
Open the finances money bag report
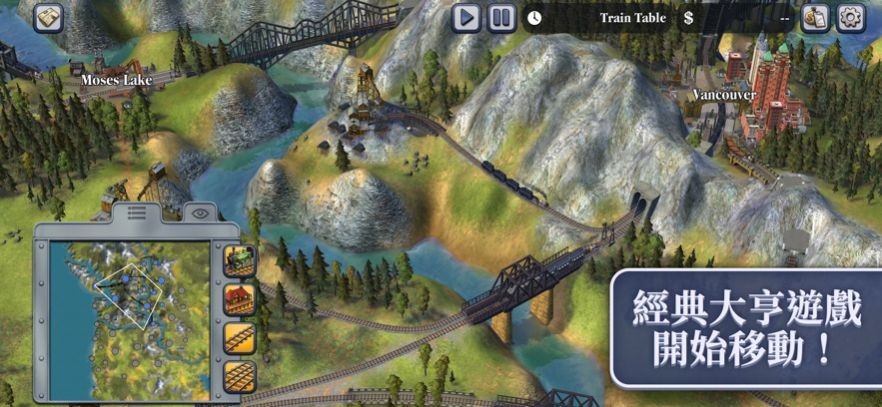pos(815,18)
